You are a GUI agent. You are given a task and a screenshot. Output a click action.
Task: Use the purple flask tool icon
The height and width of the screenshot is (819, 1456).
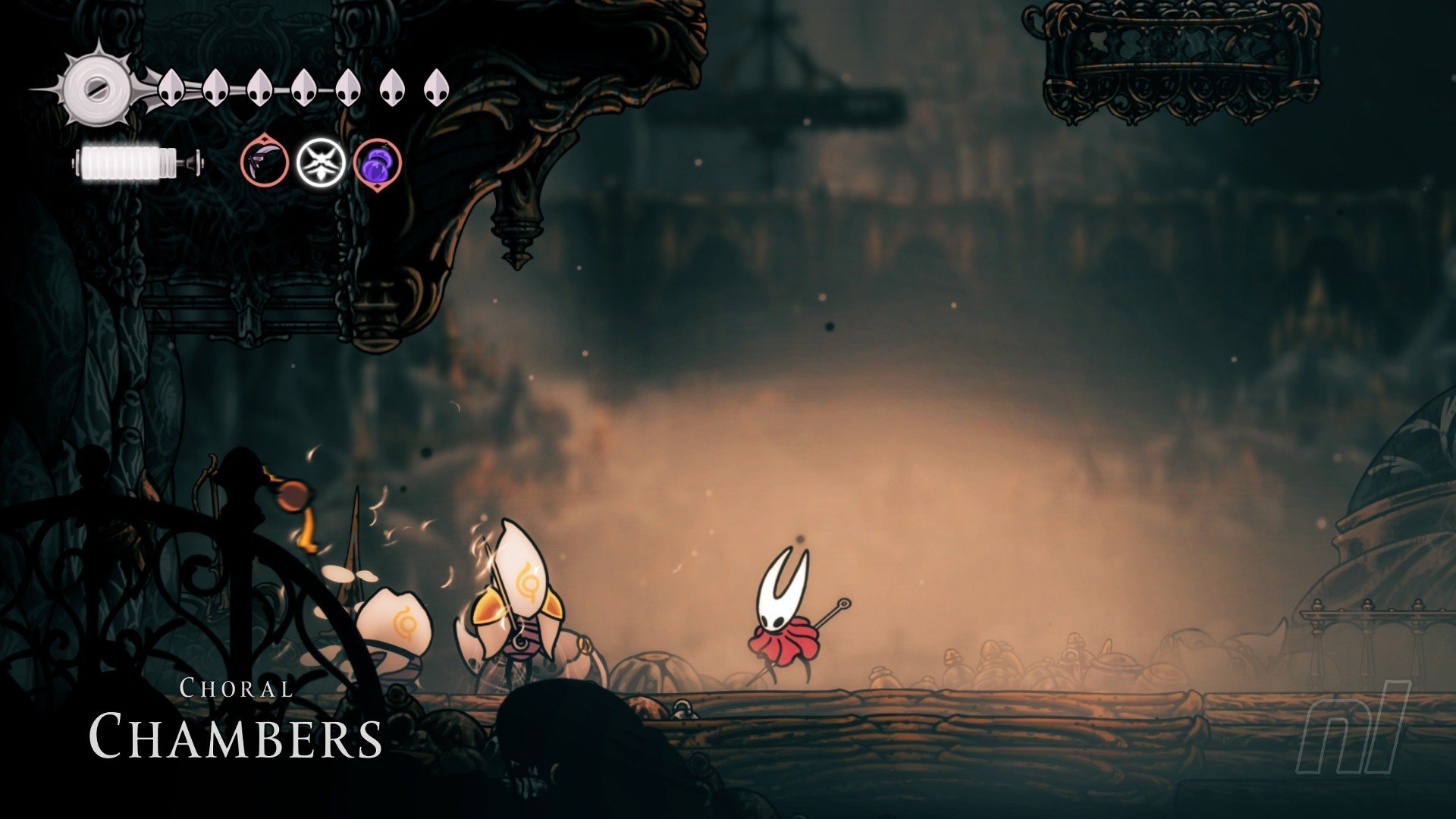[377, 162]
